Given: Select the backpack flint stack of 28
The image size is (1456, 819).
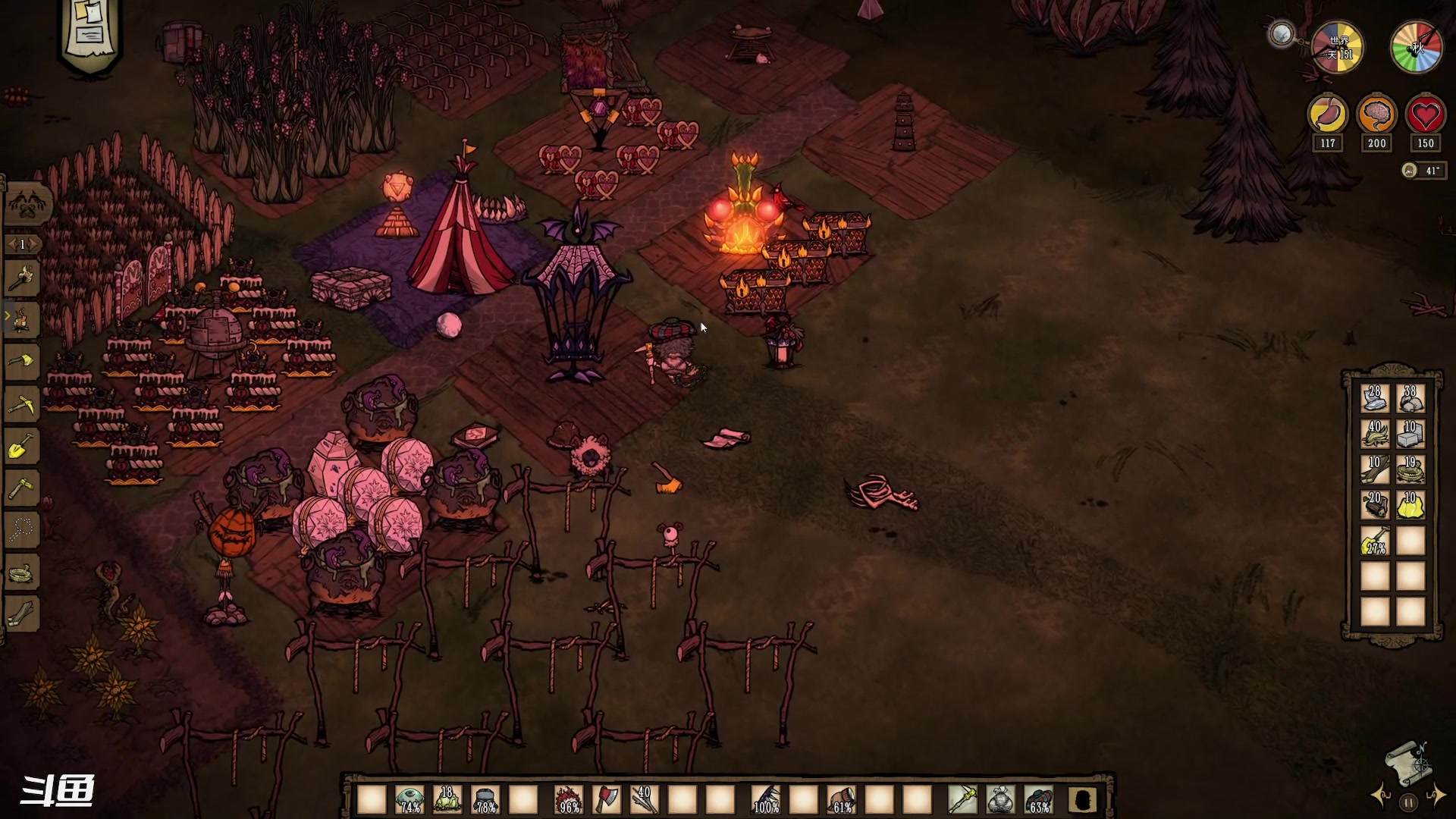Looking at the screenshot, I should pyautogui.click(x=1375, y=398).
